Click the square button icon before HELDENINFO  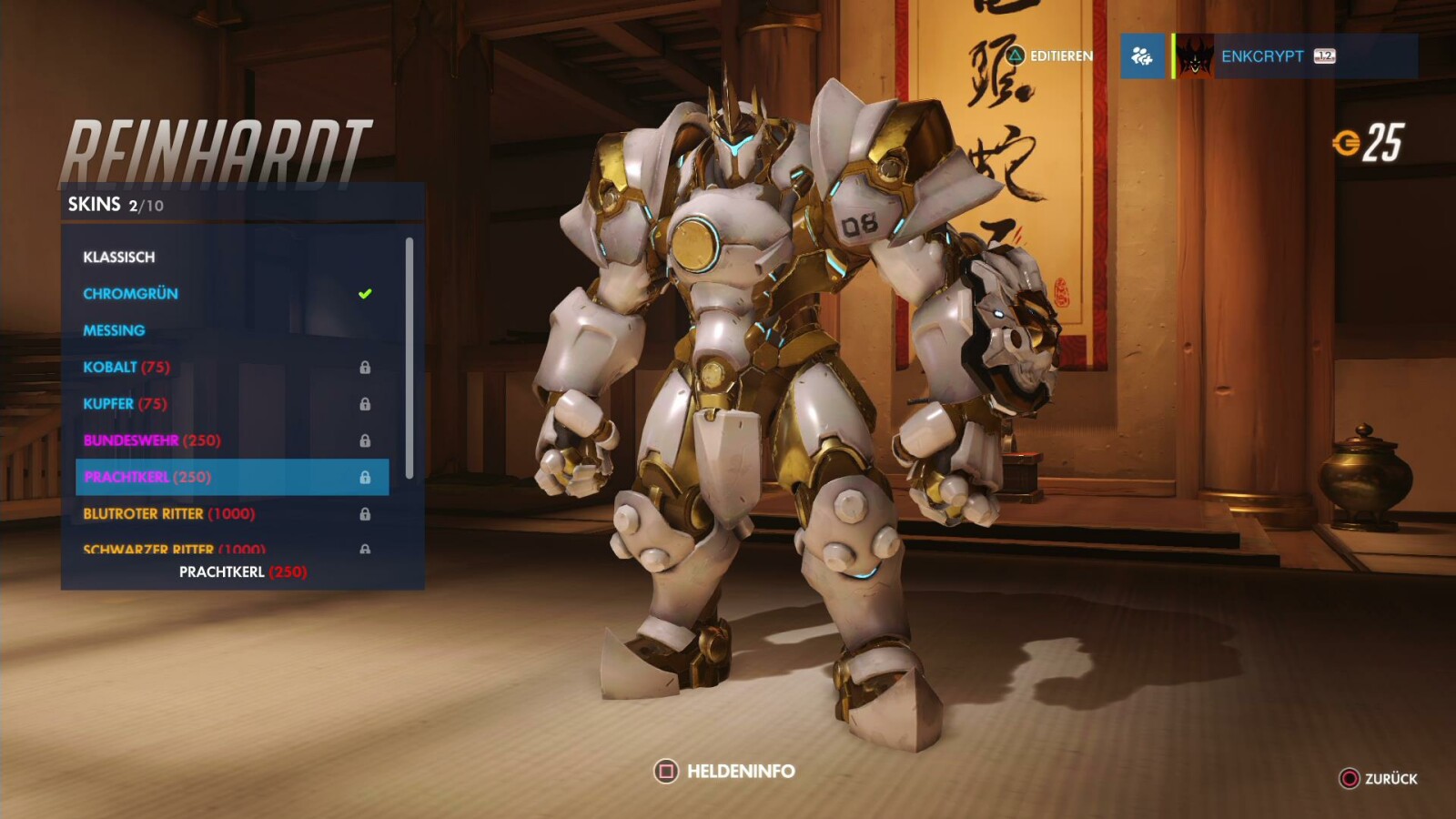[669, 771]
